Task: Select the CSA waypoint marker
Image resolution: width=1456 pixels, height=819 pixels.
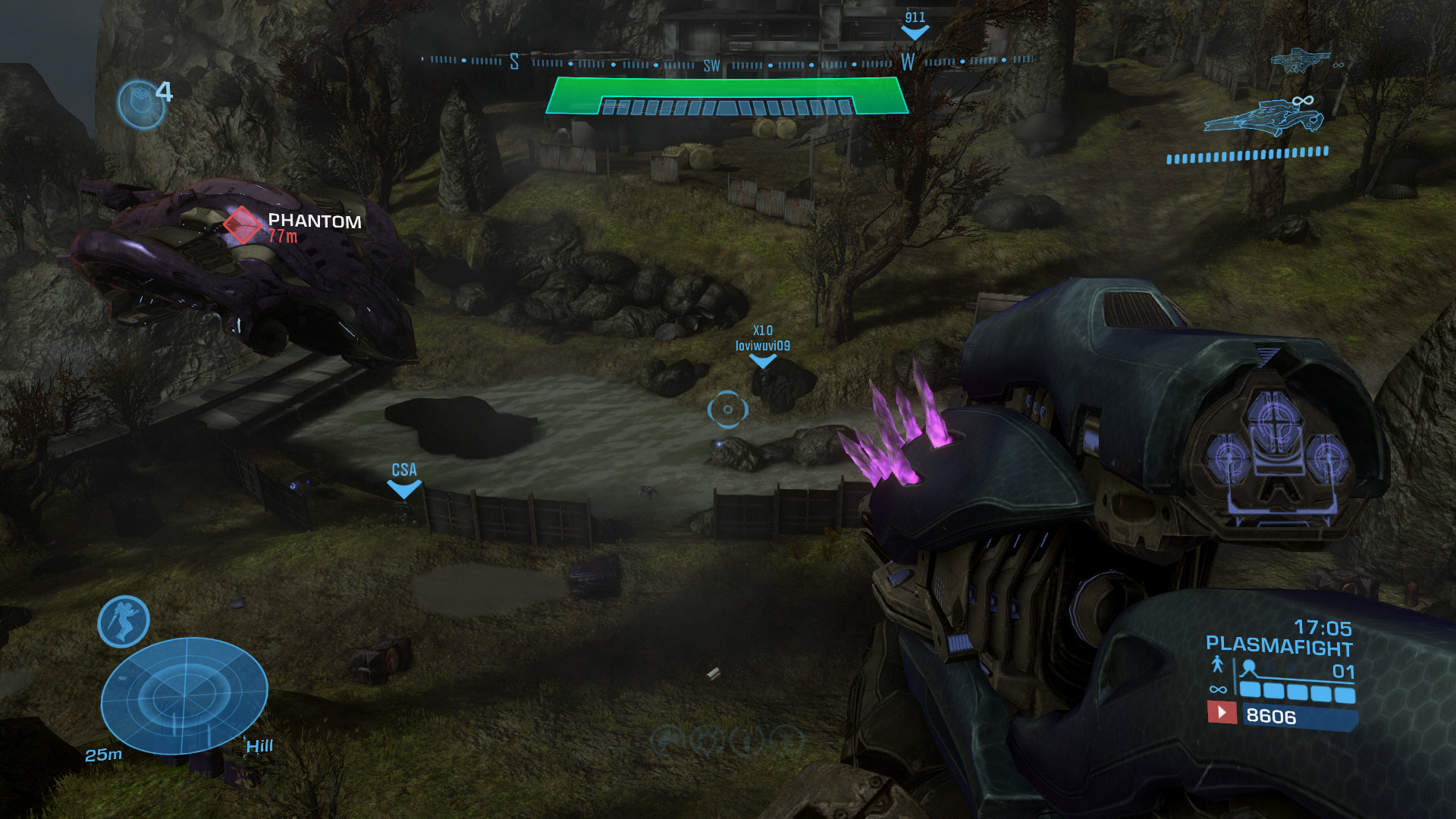Action: [404, 489]
